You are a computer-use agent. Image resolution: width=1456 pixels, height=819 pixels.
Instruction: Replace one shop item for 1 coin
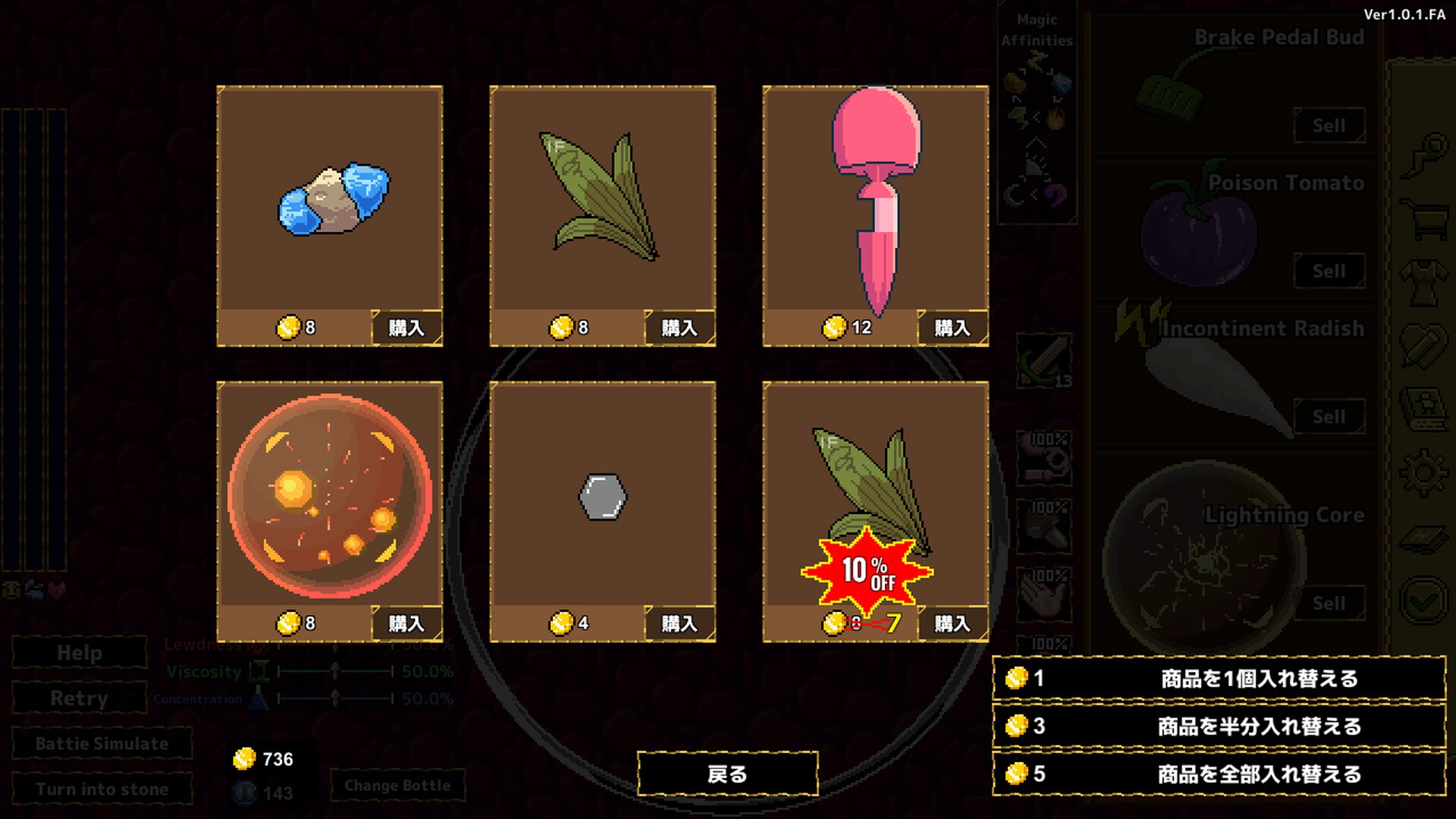point(1219,678)
